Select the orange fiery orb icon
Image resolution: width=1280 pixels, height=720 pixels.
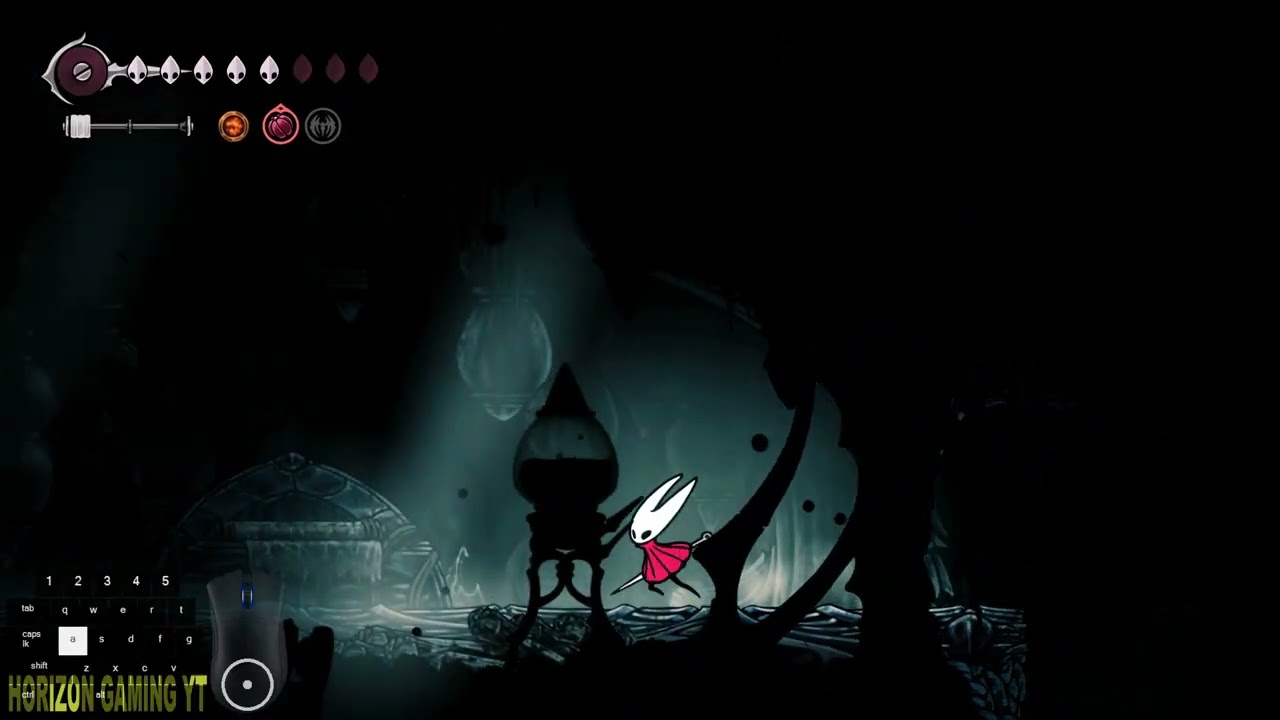point(233,127)
